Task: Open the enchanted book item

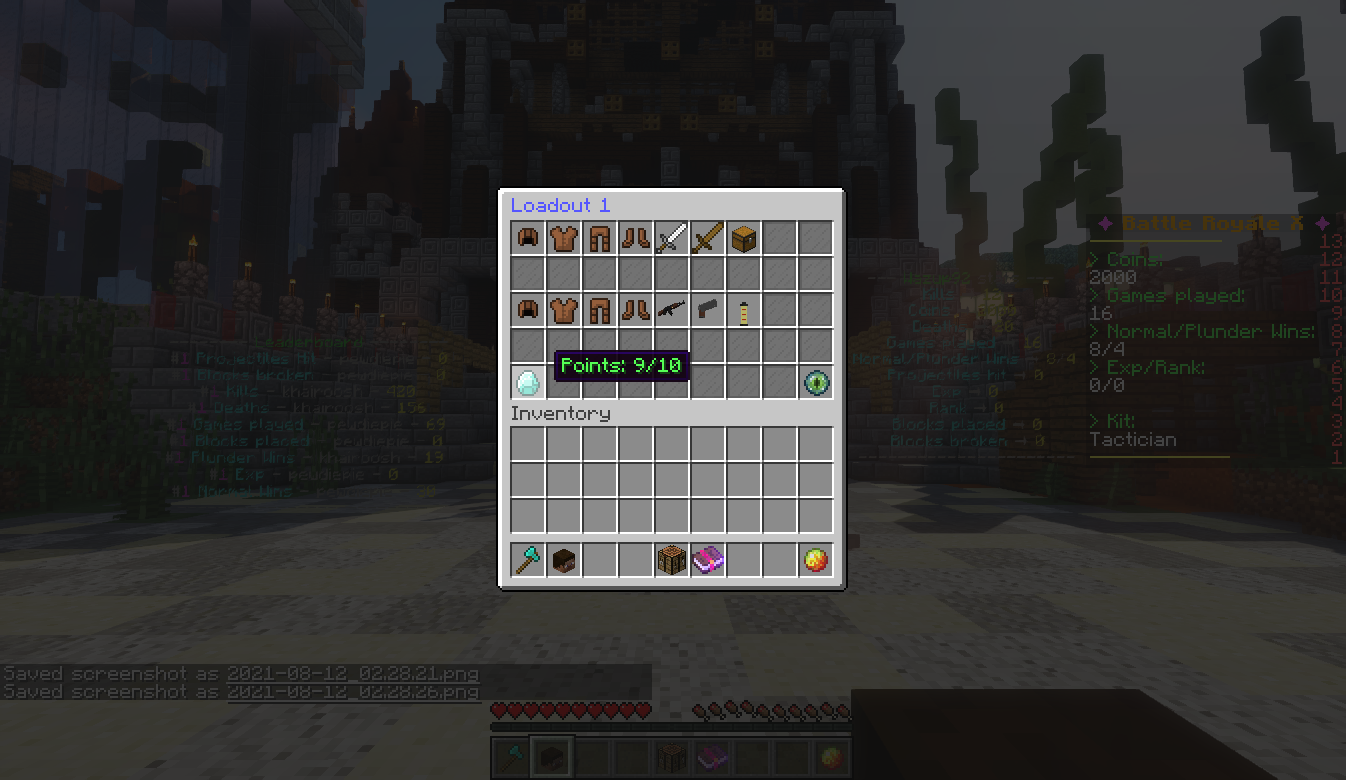Action: click(x=708, y=561)
